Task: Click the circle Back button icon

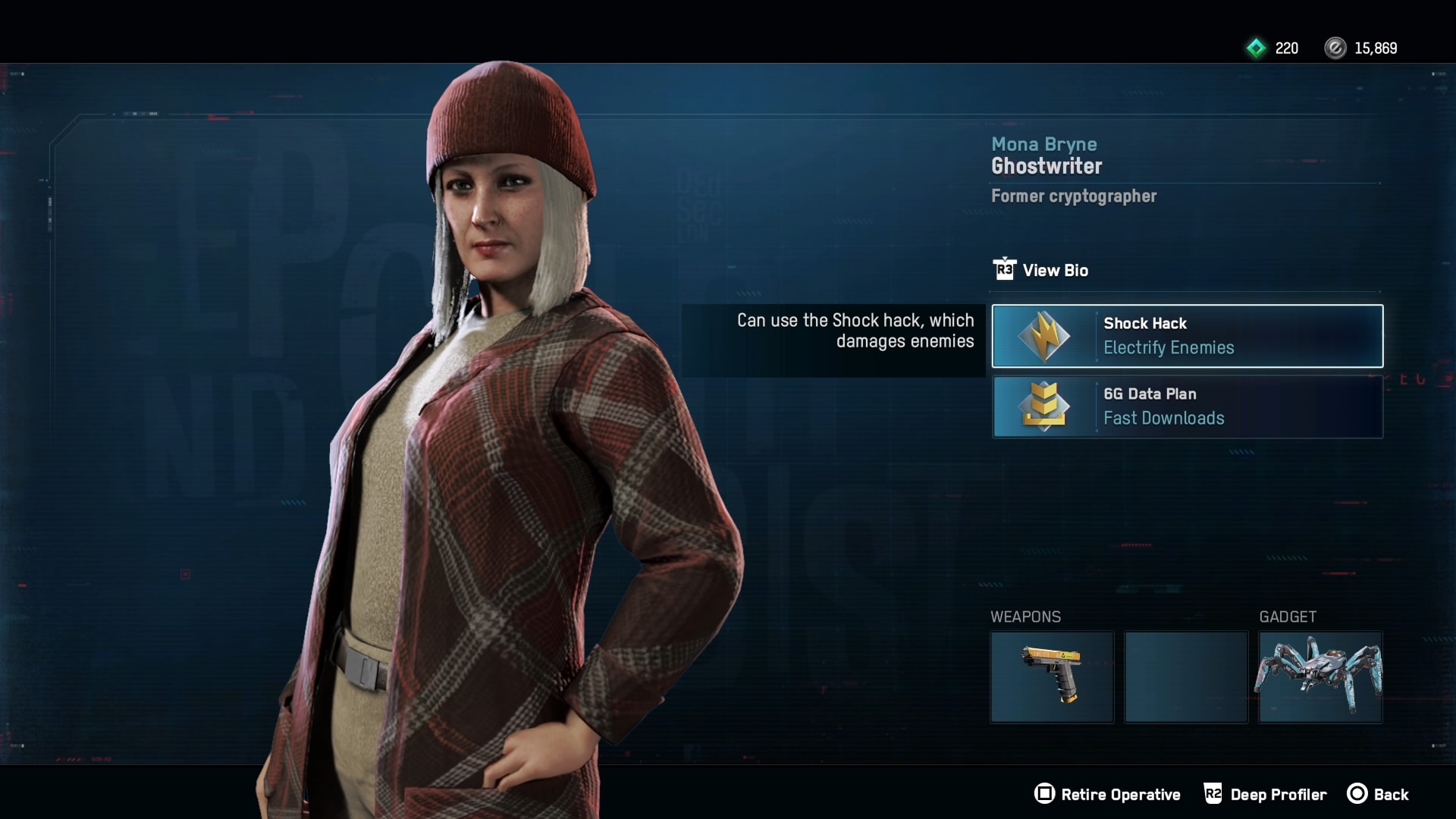Action: [1357, 794]
